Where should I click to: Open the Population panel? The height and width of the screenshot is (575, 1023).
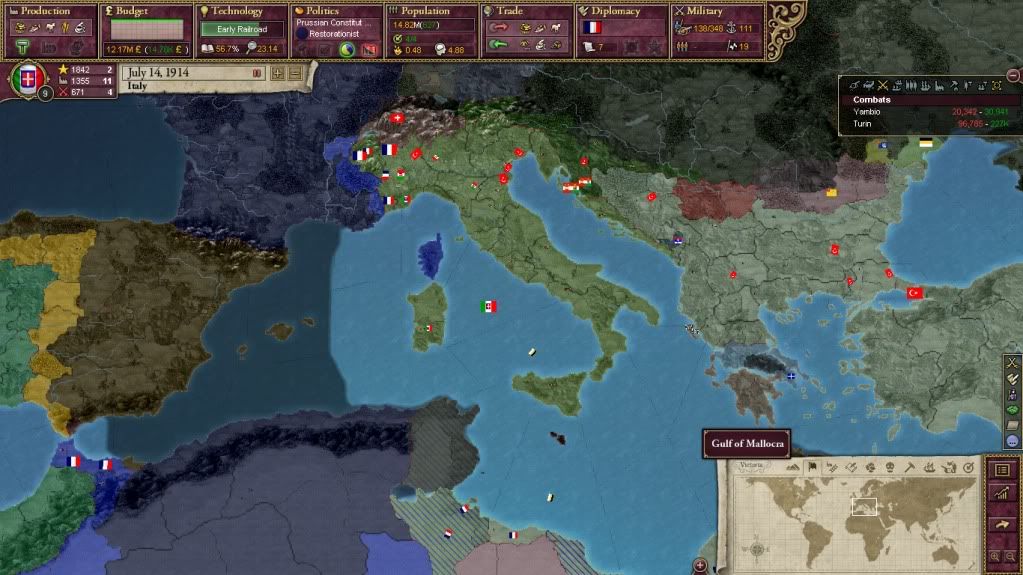431,11
